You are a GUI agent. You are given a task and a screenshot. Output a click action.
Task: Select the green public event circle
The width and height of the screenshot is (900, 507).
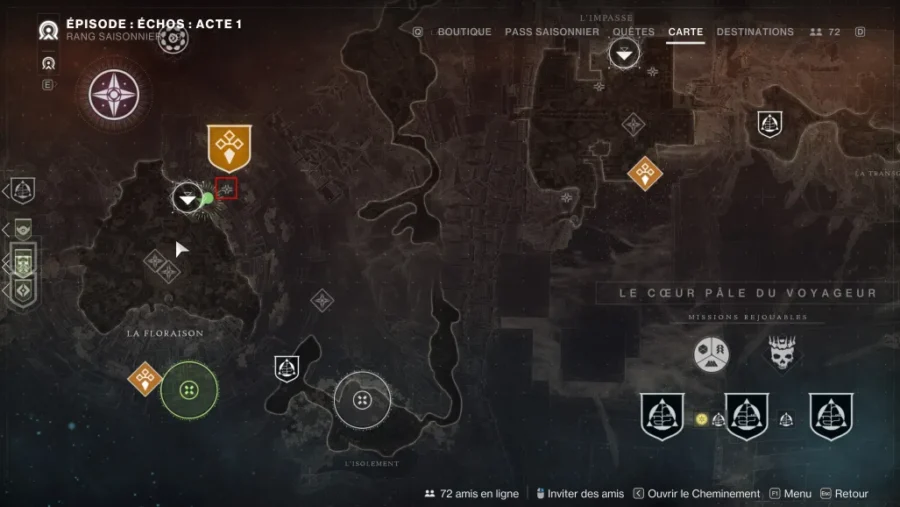[x=190, y=390]
